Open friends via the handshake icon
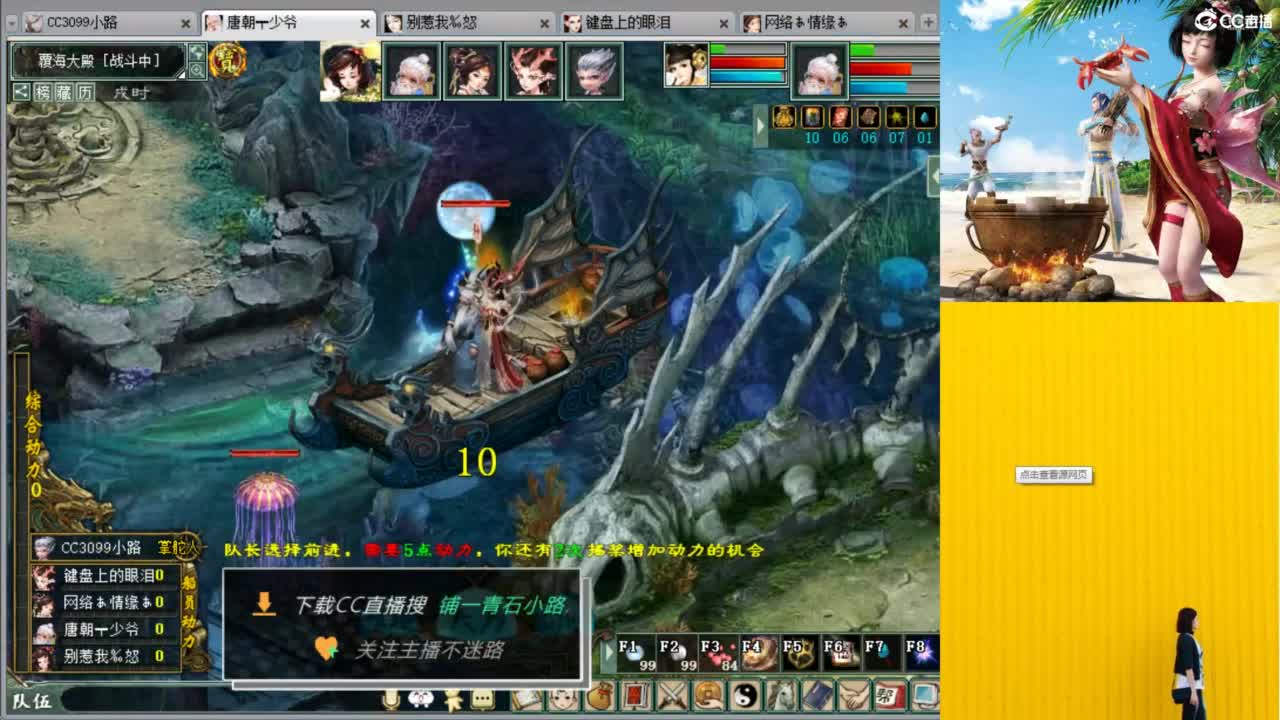The height and width of the screenshot is (720, 1280). coord(853,696)
